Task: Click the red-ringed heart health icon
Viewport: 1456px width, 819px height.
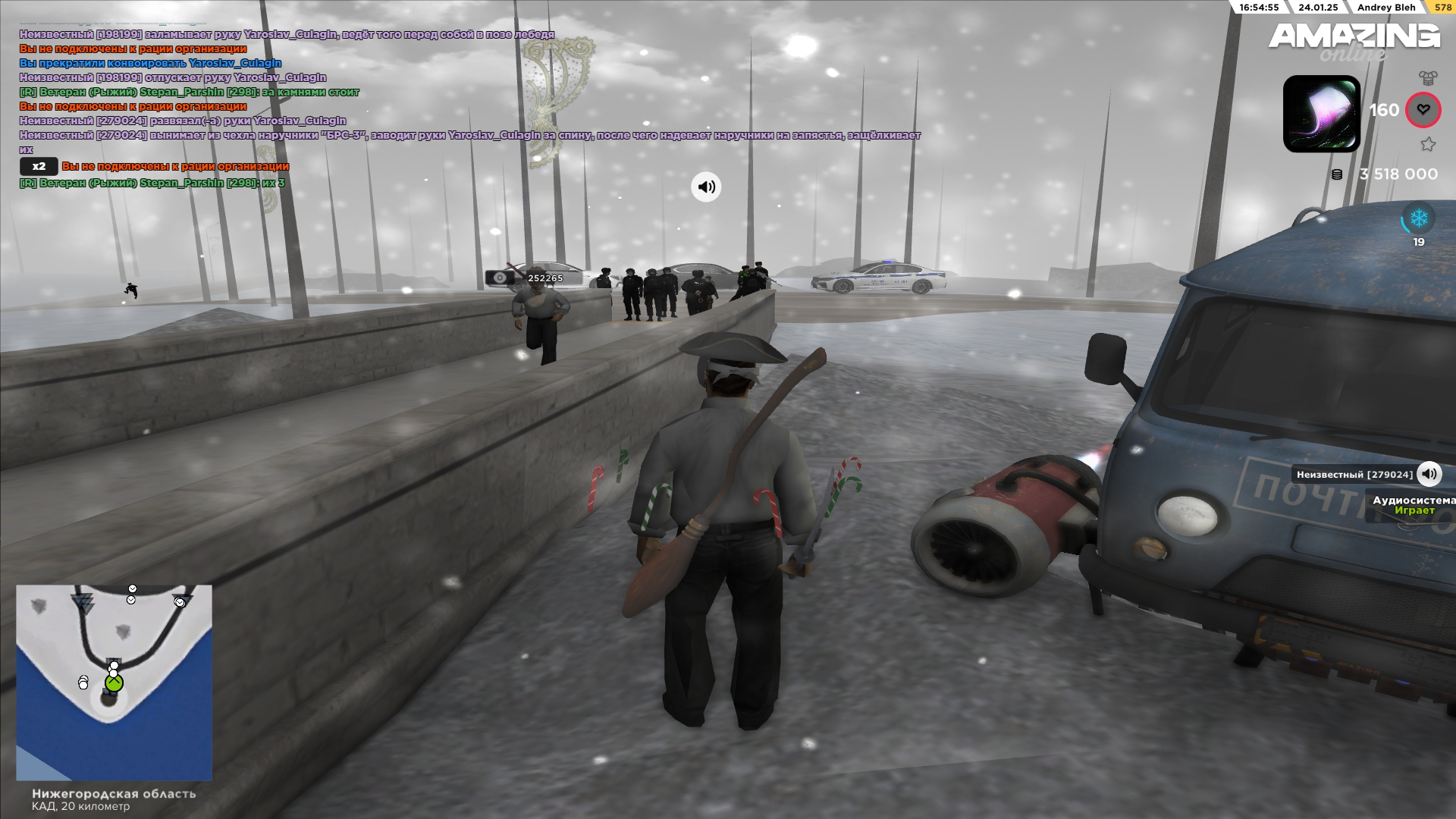Action: 1423,110
